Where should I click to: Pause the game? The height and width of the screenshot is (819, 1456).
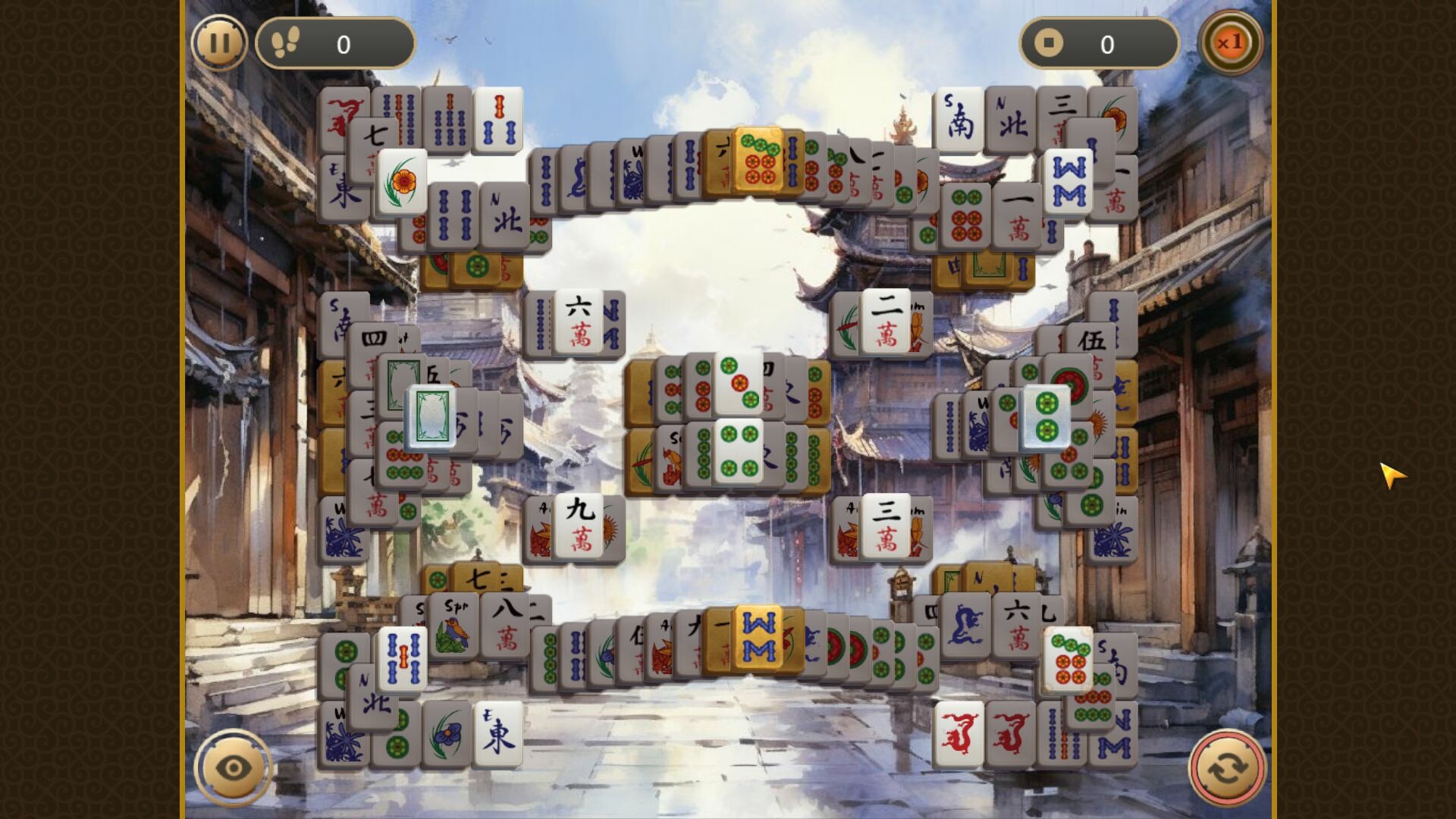pyautogui.click(x=220, y=43)
